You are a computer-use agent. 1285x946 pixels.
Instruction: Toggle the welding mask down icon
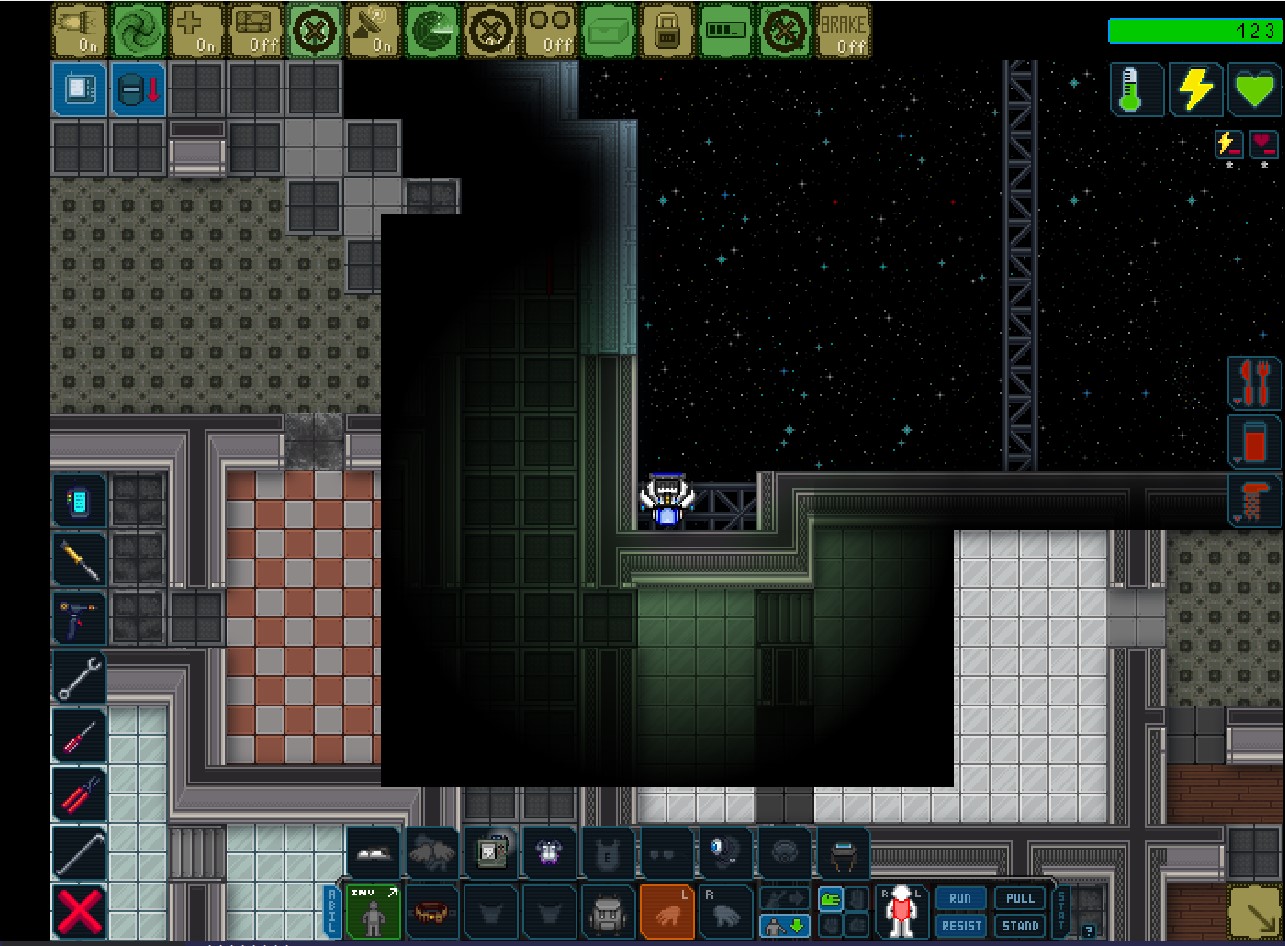(138, 89)
